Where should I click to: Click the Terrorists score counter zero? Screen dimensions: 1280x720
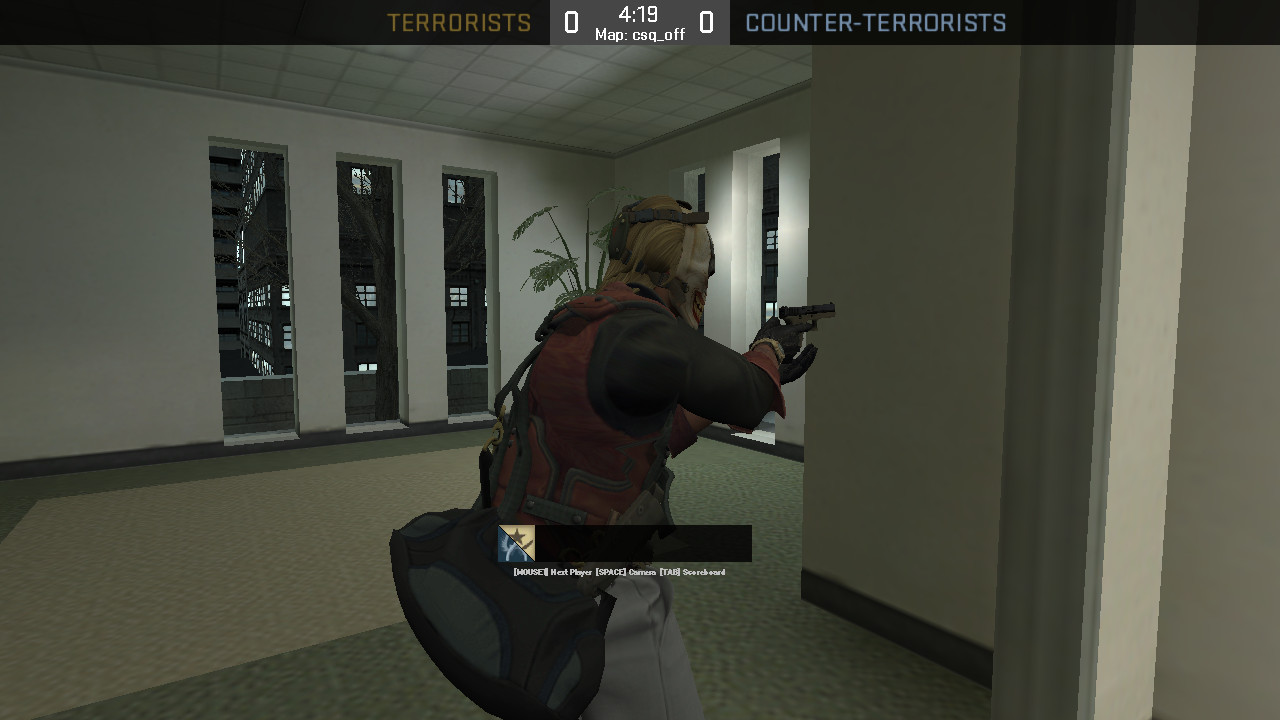573,21
